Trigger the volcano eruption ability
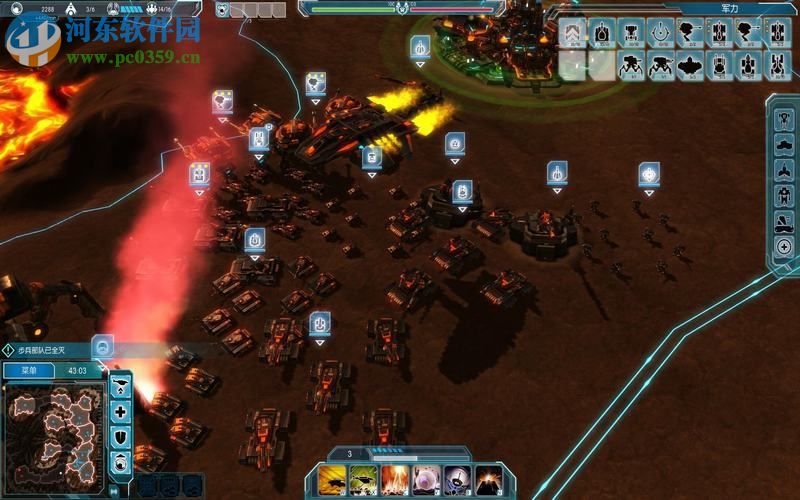Image resolution: width=800 pixels, height=500 pixels. [x=488, y=479]
